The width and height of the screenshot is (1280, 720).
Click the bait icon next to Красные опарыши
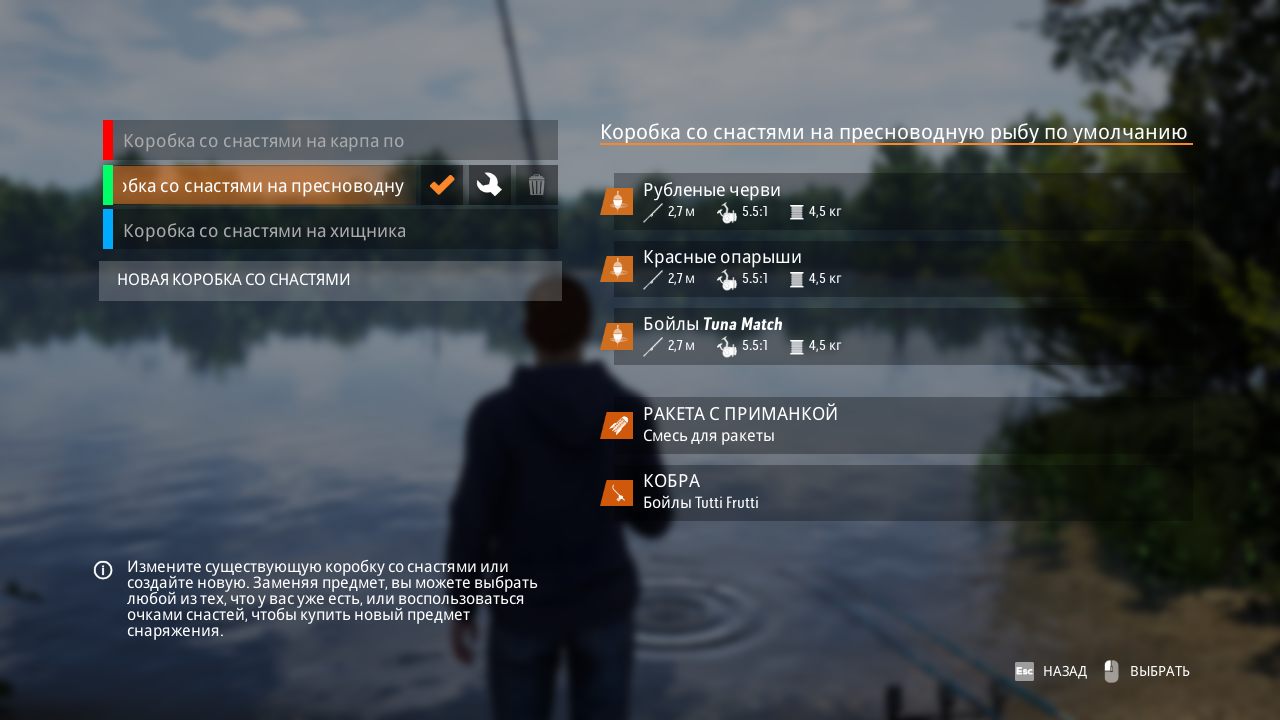(x=617, y=267)
